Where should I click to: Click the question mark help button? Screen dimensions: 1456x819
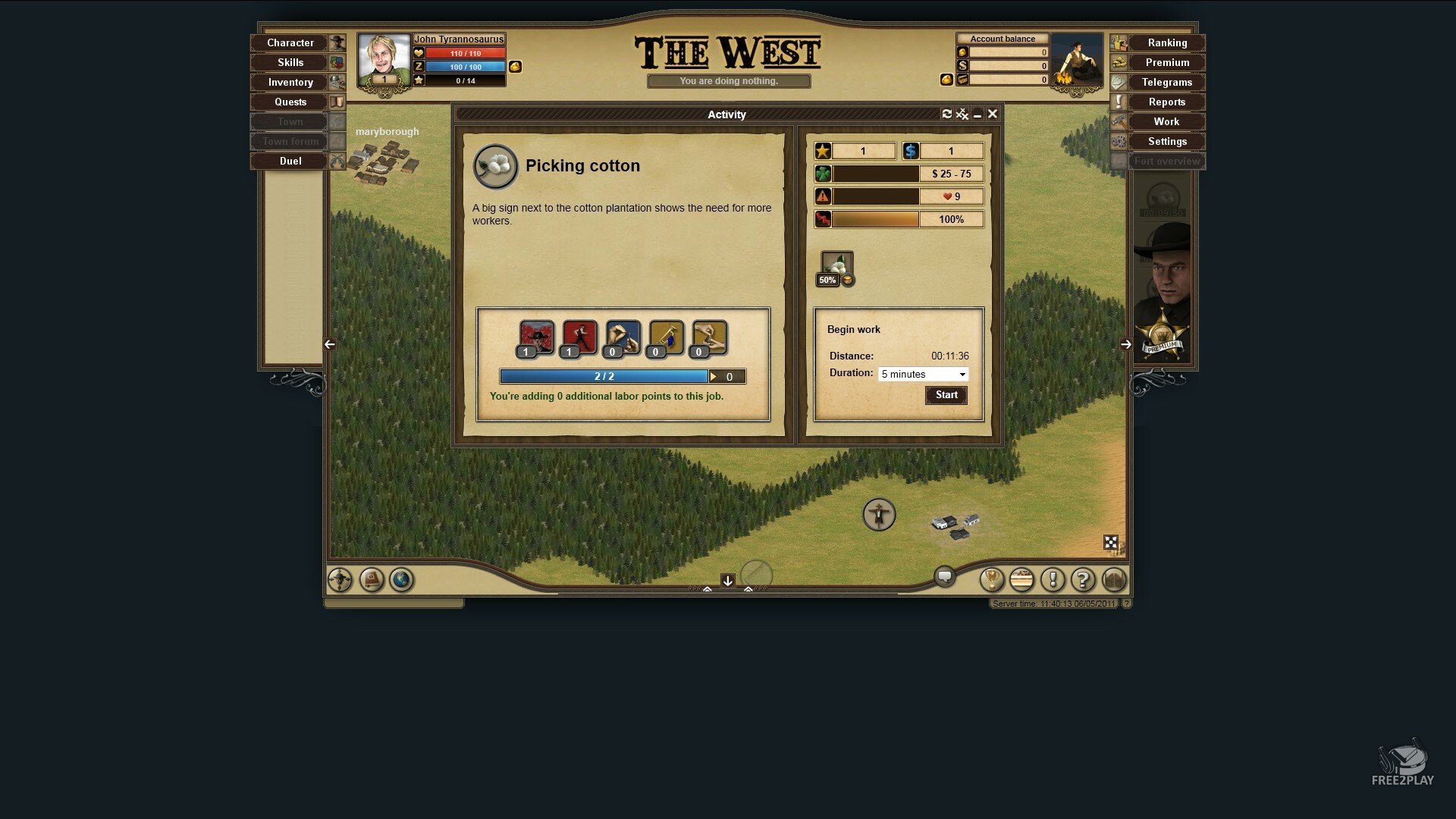click(1083, 580)
